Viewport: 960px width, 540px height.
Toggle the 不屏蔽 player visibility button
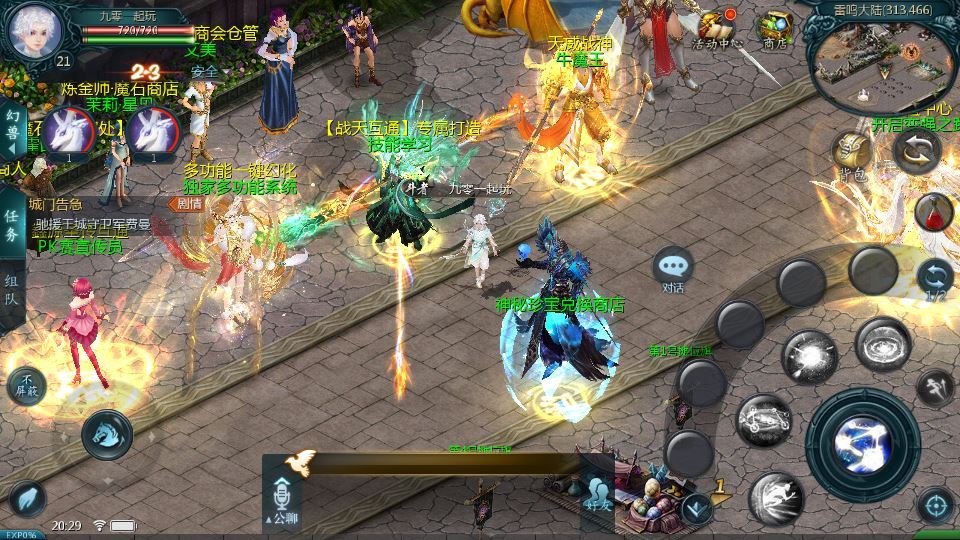click(27, 386)
